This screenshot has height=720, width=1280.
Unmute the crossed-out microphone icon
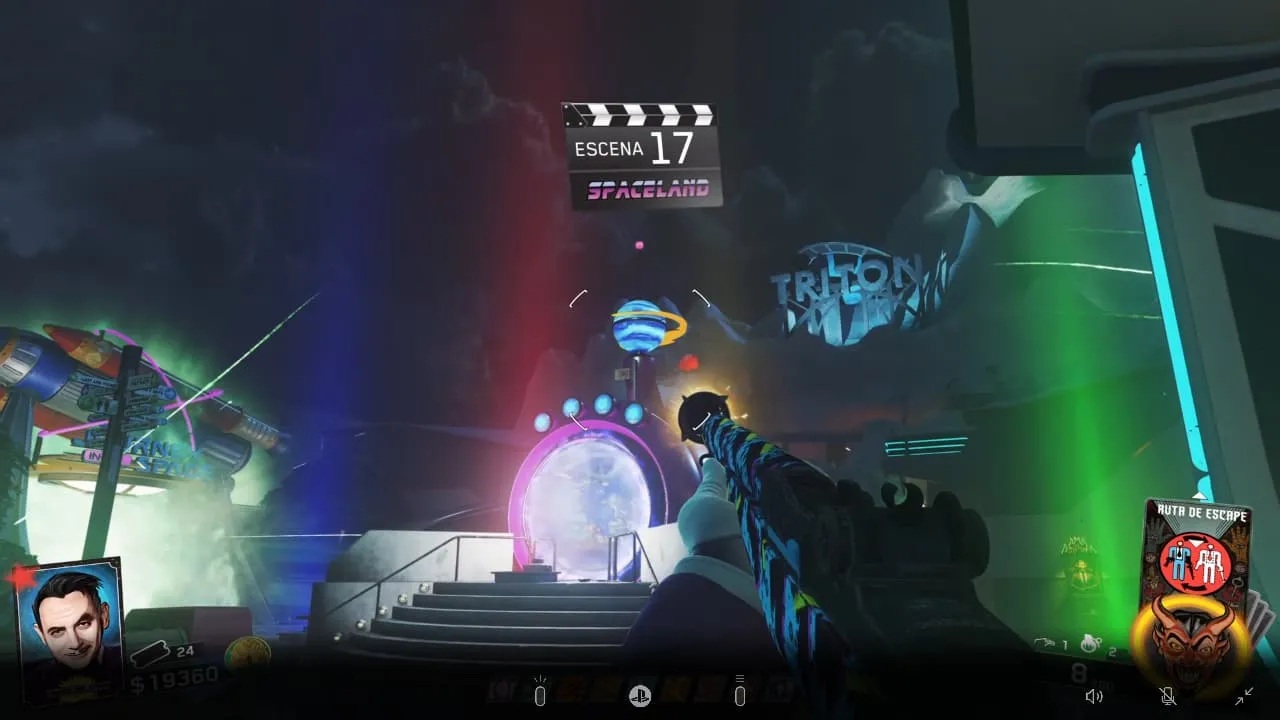click(x=1167, y=696)
